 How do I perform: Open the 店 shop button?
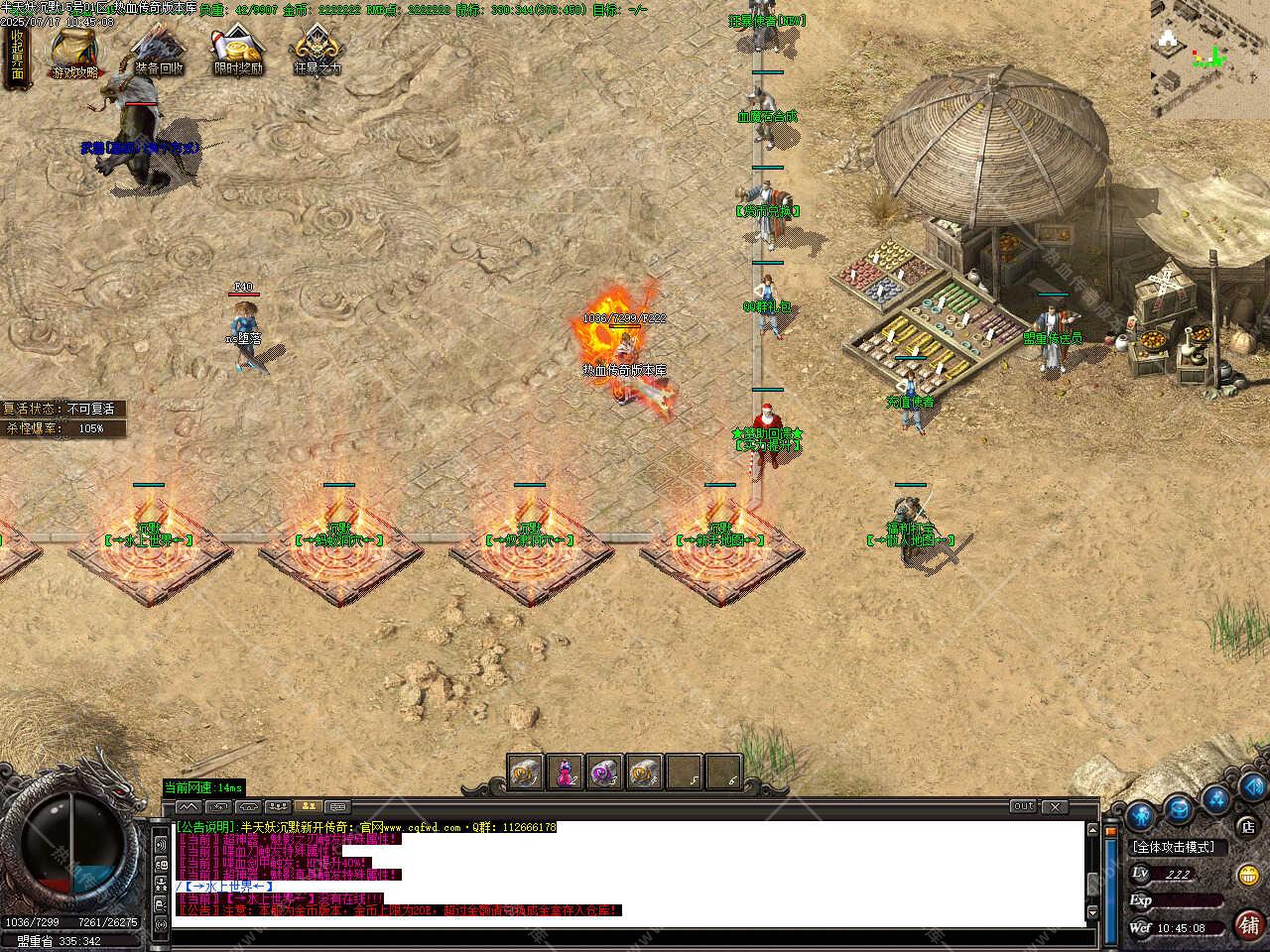1248,825
